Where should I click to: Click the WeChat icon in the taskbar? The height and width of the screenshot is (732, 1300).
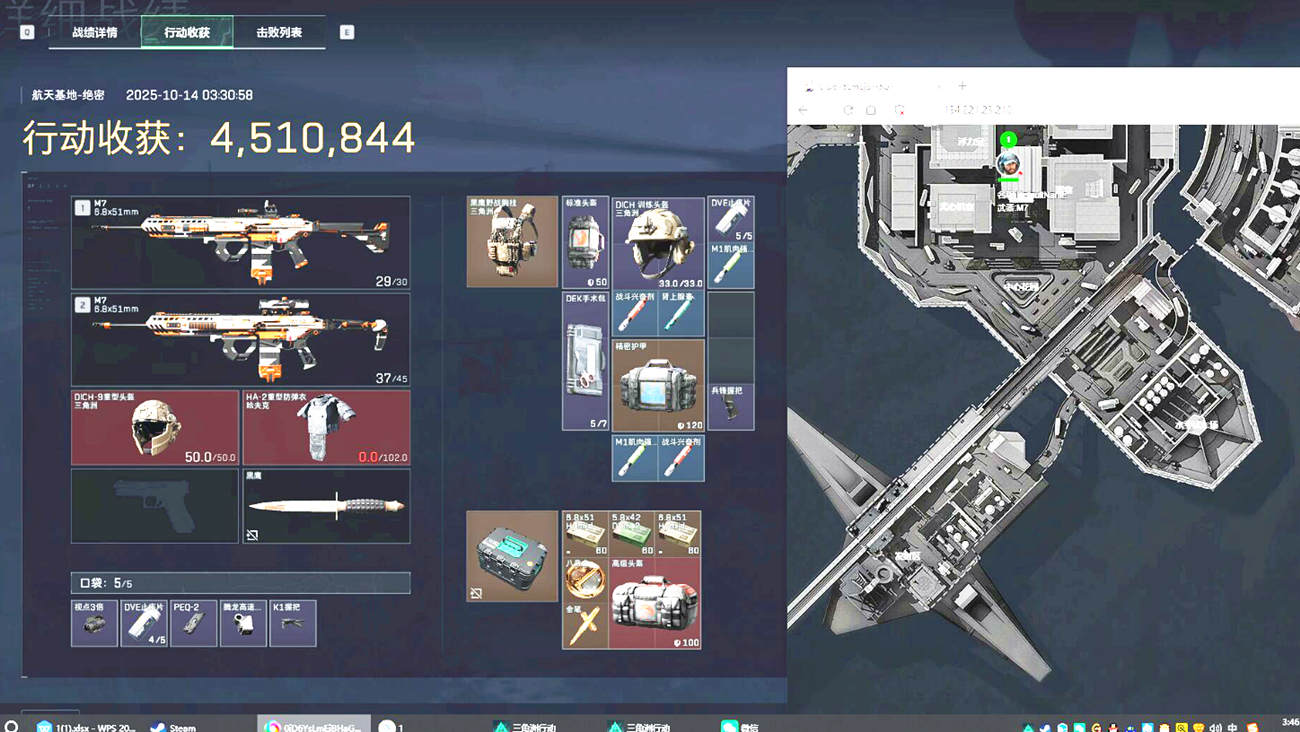pyautogui.click(x=738, y=726)
